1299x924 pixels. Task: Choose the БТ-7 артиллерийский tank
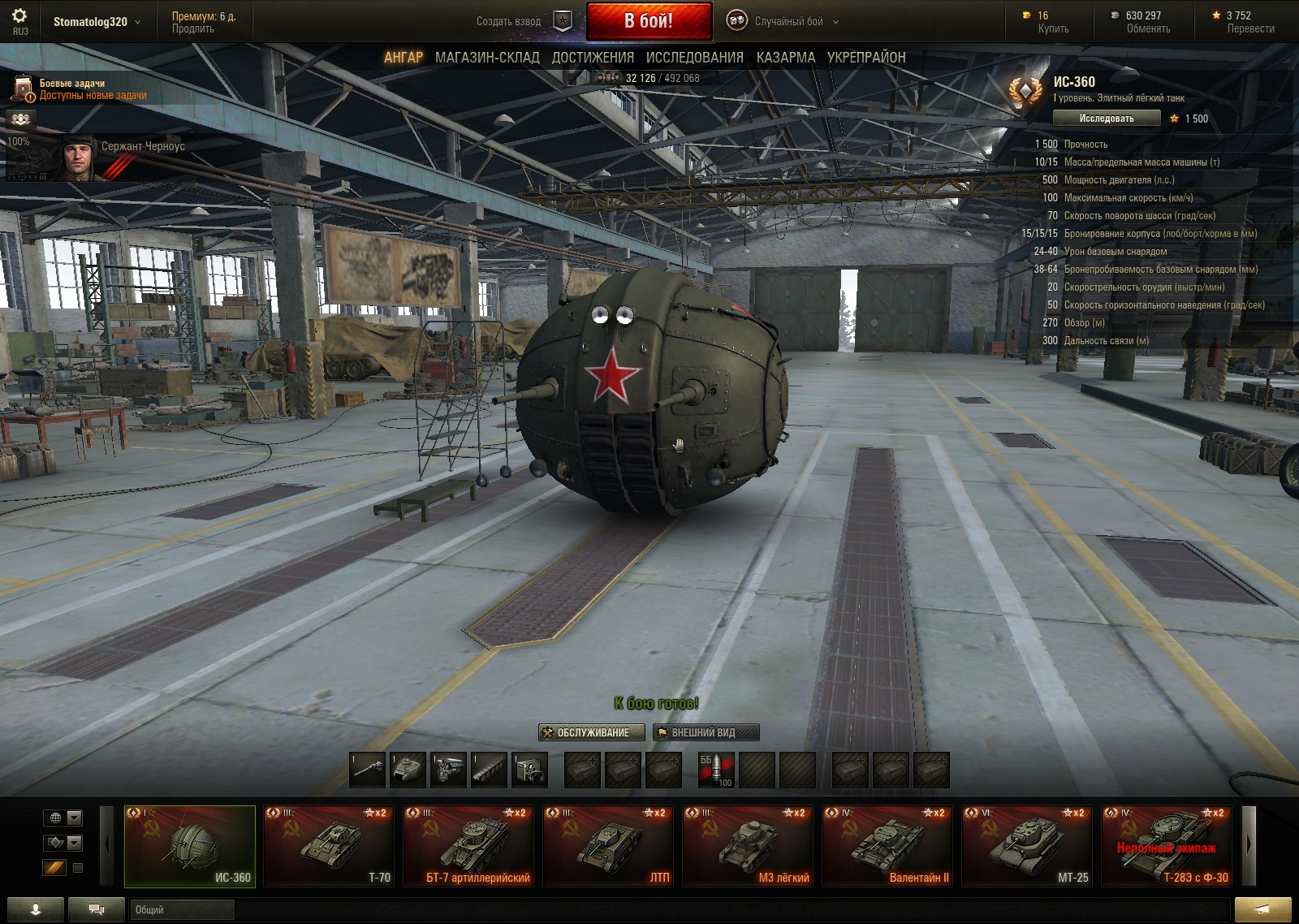click(468, 846)
